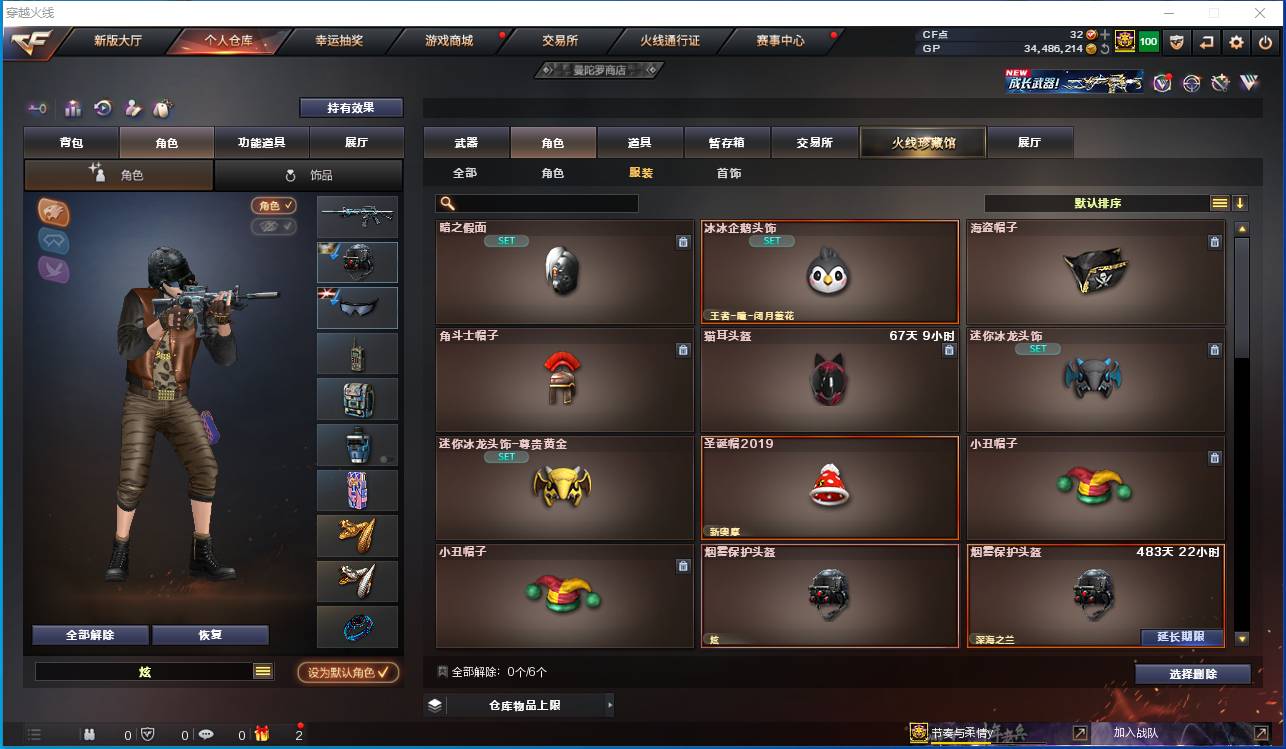1286x749 pixels.
Task: Click the search input field above the item grid
Action: coord(537,203)
